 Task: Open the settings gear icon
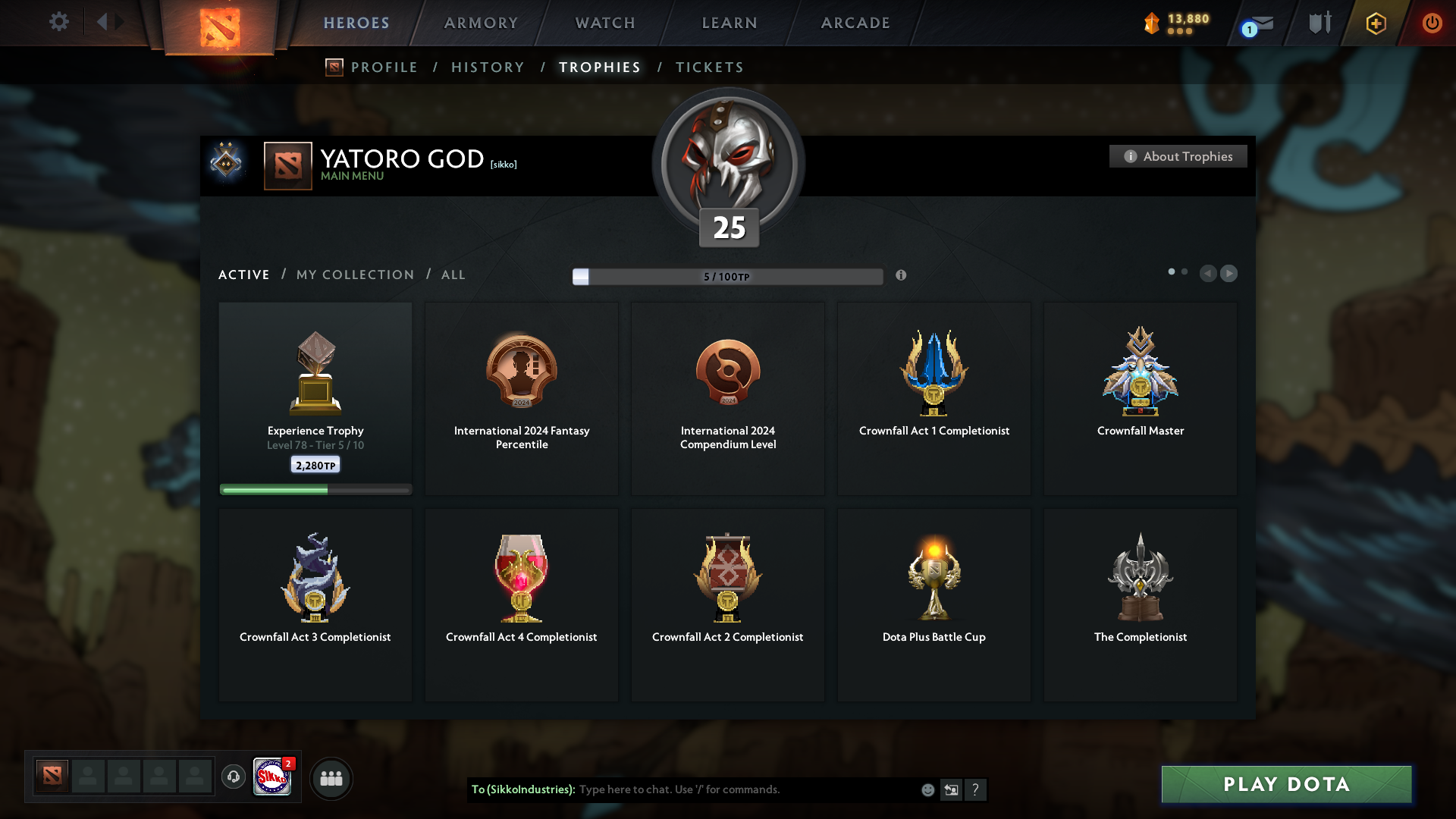click(x=59, y=22)
